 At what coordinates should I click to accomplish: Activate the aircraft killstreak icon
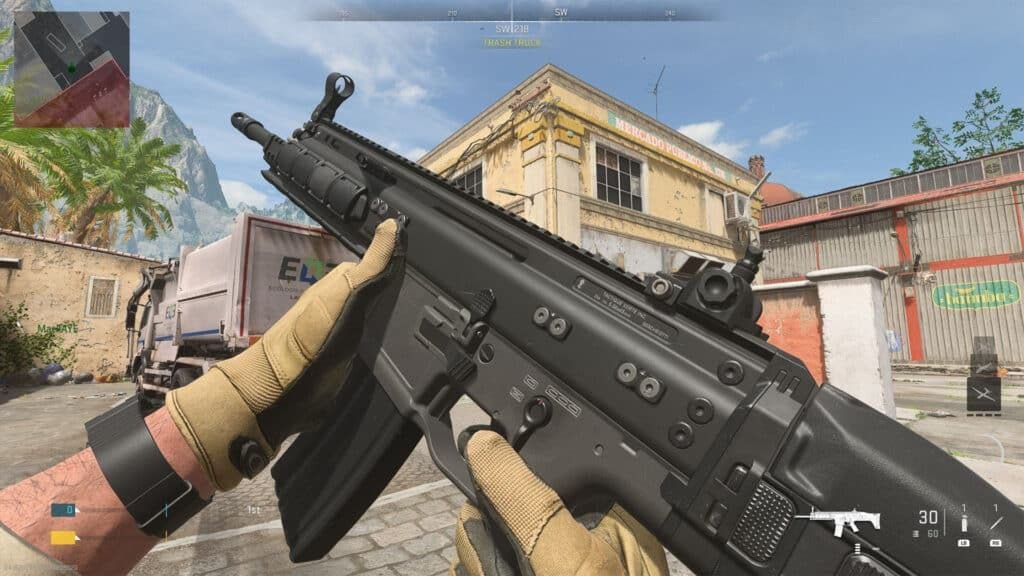(x=983, y=394)
